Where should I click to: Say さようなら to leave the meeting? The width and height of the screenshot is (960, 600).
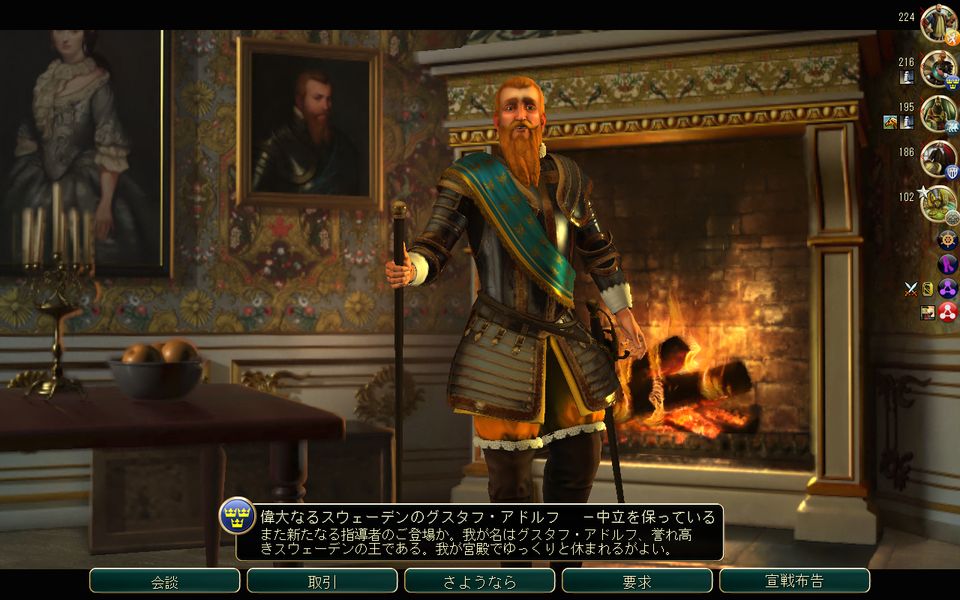479,581
